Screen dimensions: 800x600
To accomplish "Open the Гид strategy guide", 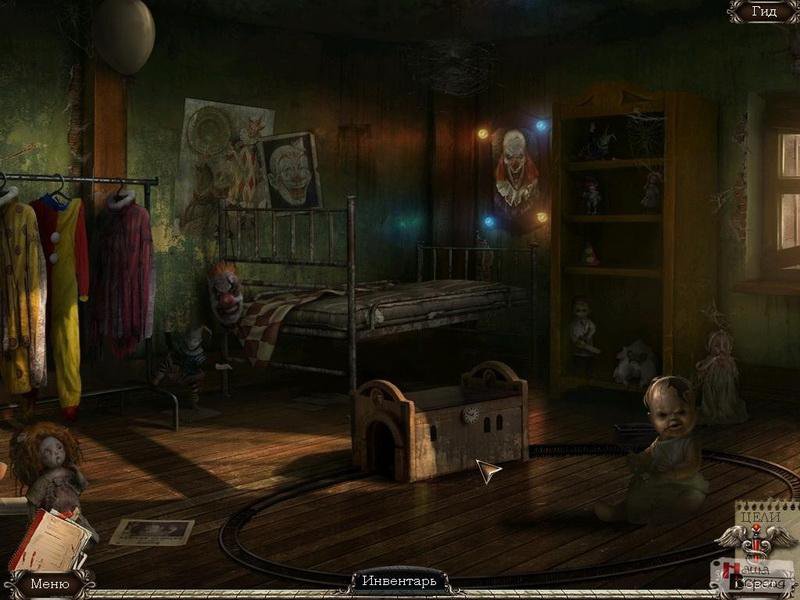I will [x=764, y=12].
